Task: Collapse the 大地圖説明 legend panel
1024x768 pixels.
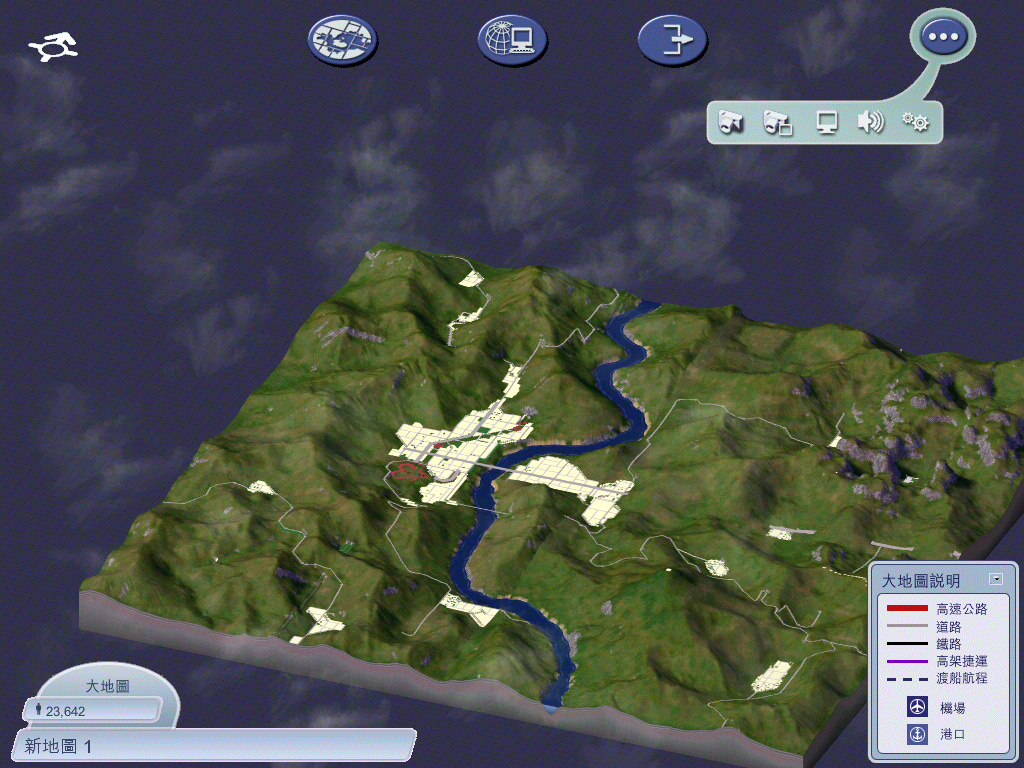Action: 995,579
